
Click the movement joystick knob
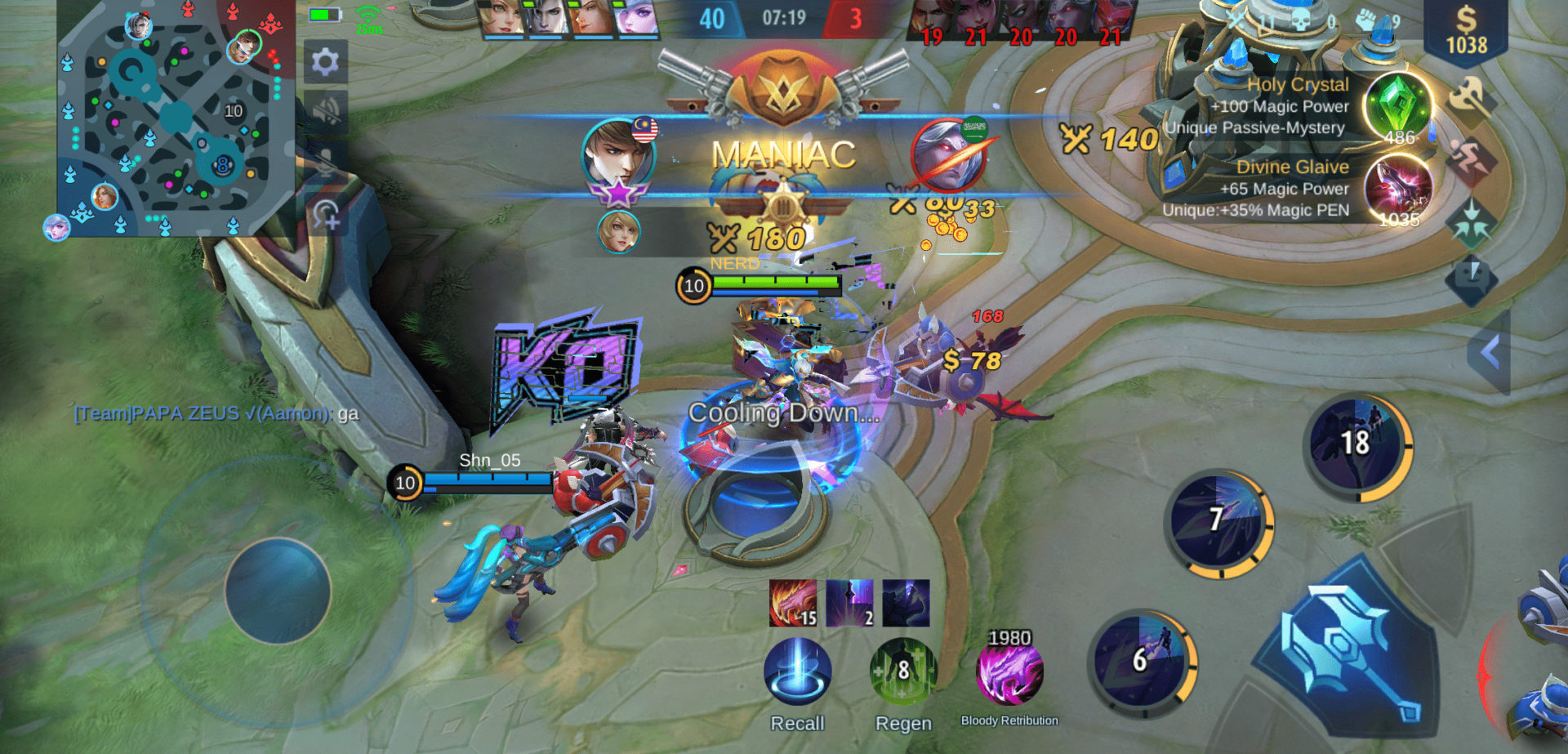[x=278, y=590]
